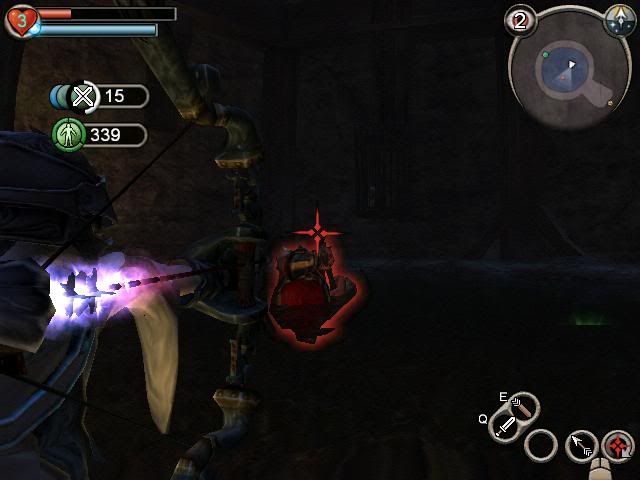Click the heart icon showing 3
This screenshot has width=640, height=480.
click(x=19, y=20)
